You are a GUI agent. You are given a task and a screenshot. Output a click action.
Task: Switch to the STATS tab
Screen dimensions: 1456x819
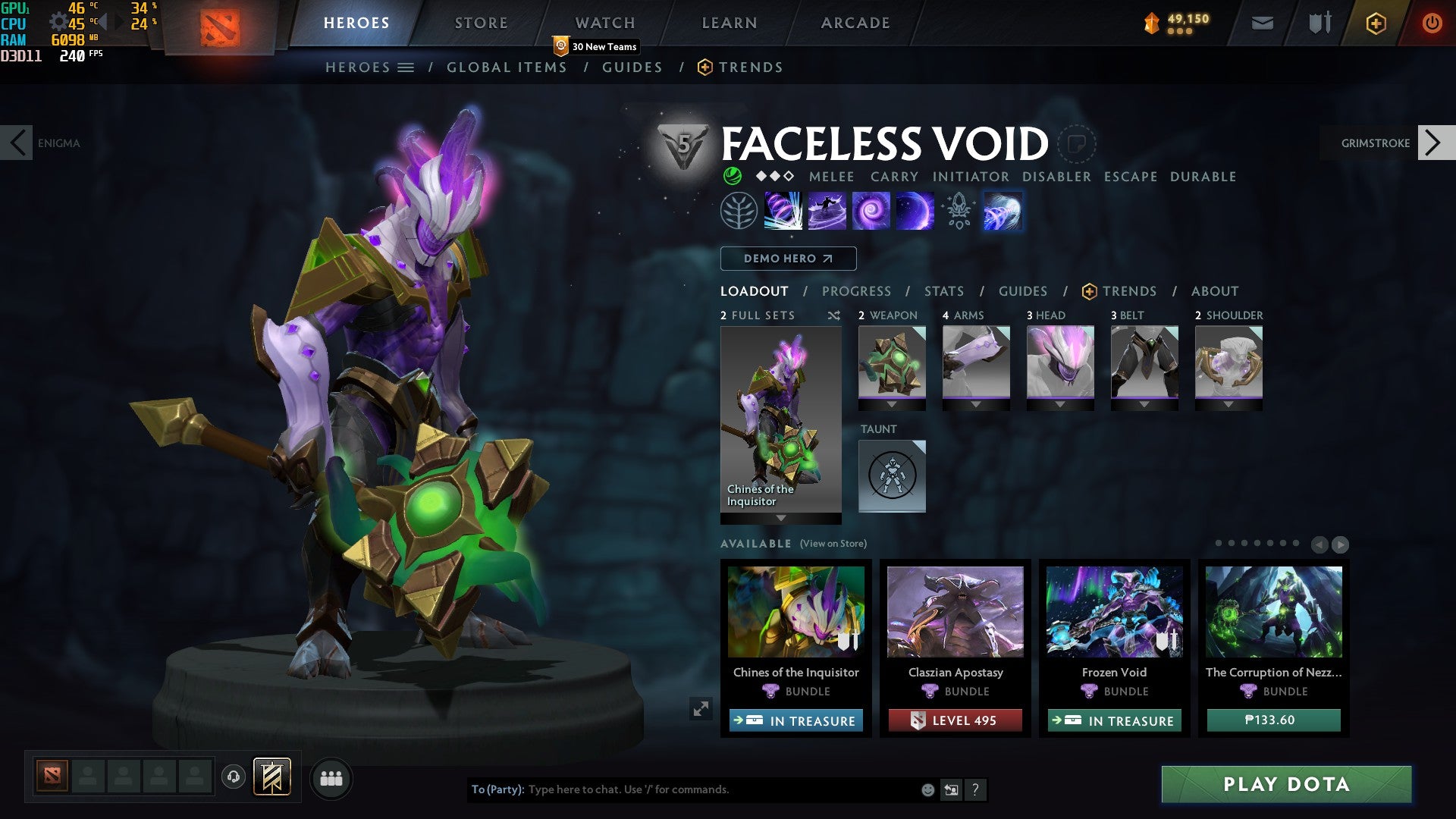[x=943, y=291]
